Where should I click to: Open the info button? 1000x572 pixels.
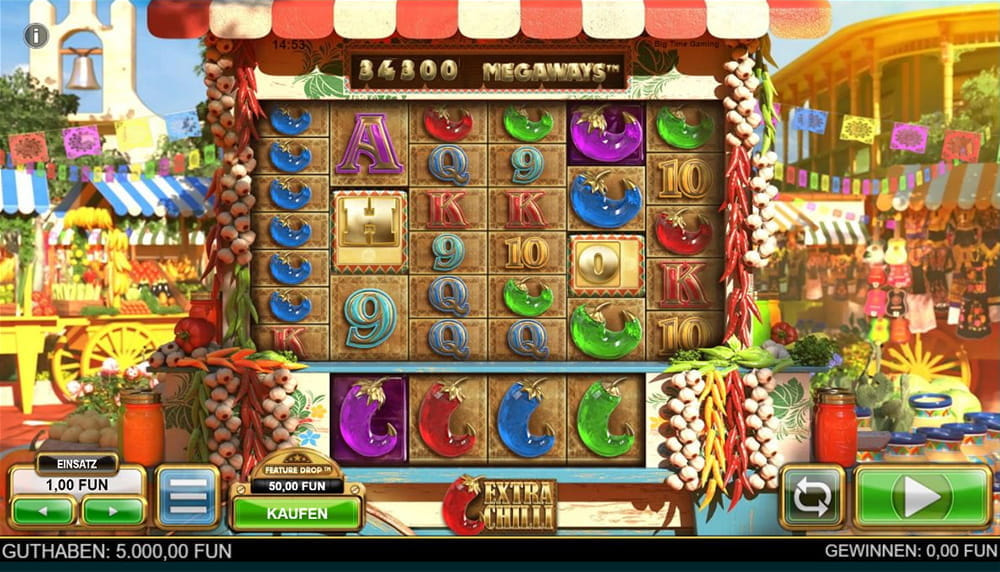[37, 36]
